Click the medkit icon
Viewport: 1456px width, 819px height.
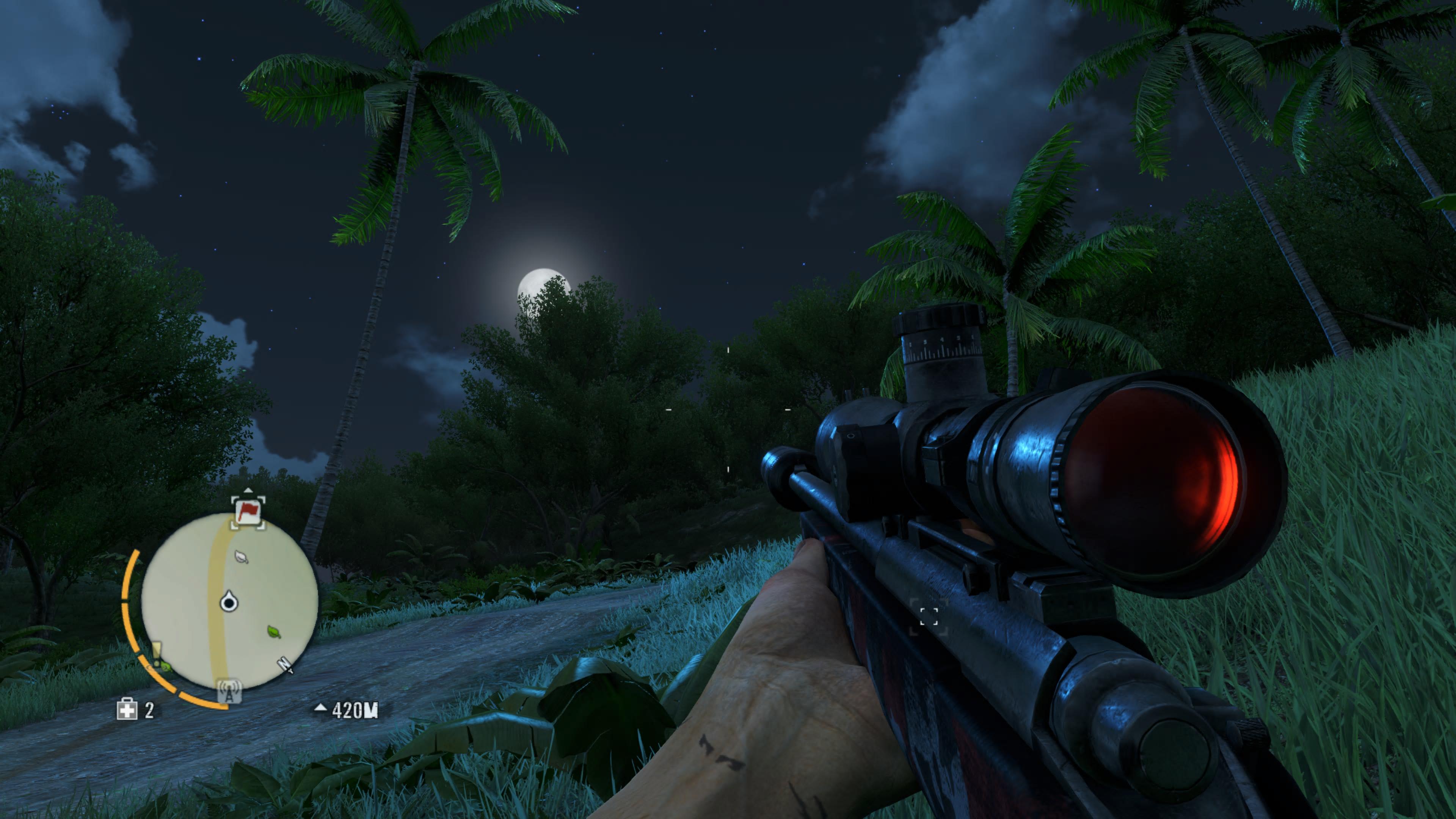tap(127, 709)
